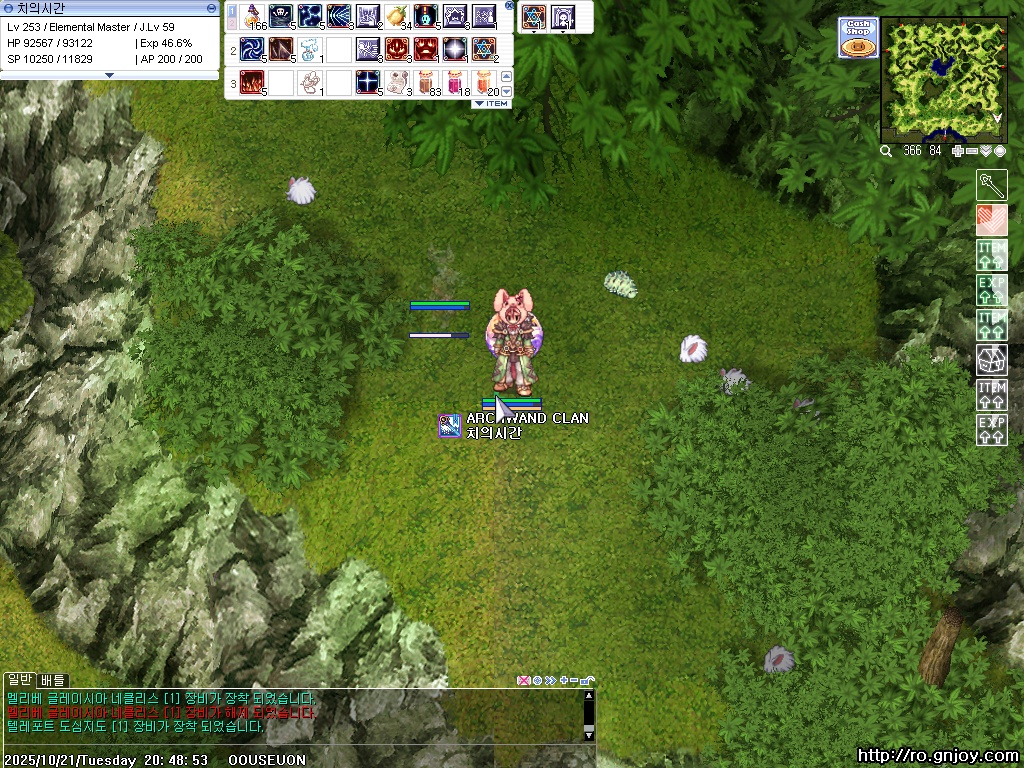1024x768 pixels.
Task: Open the ITEM dropdown under hotbar
Action: click(x=491, y=104)
